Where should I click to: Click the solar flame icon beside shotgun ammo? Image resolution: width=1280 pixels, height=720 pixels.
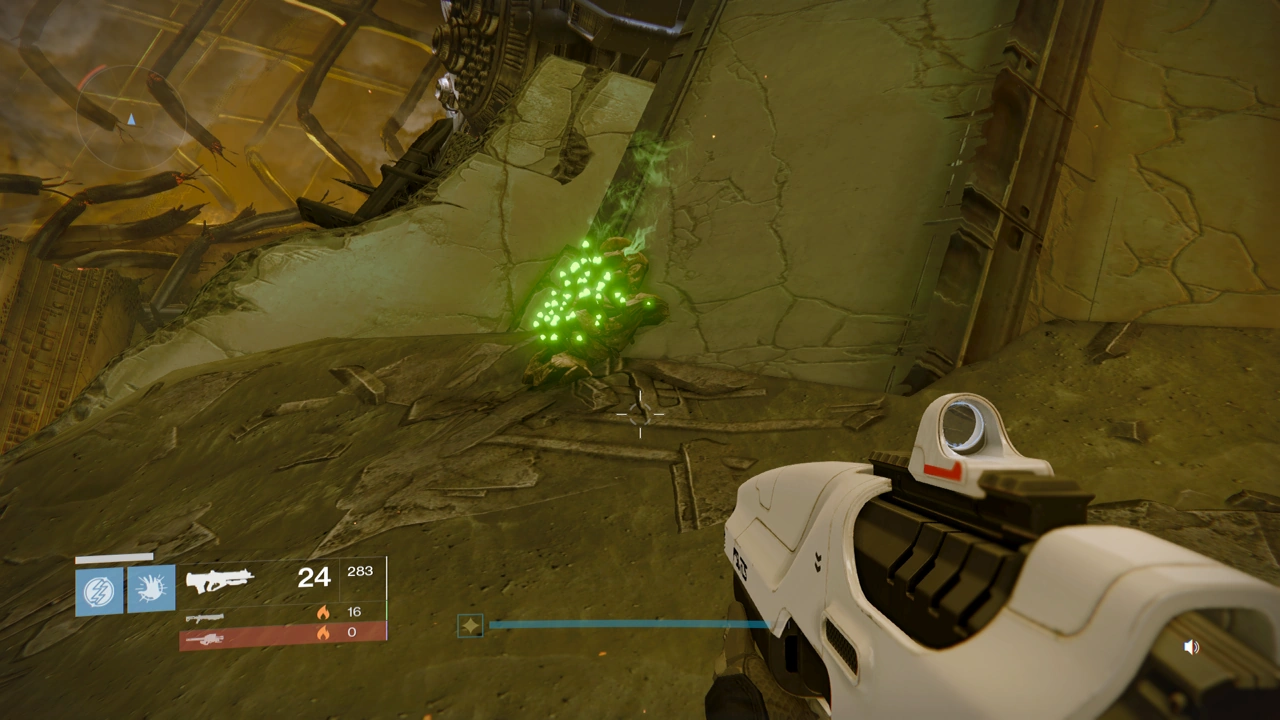pos(322,611)
